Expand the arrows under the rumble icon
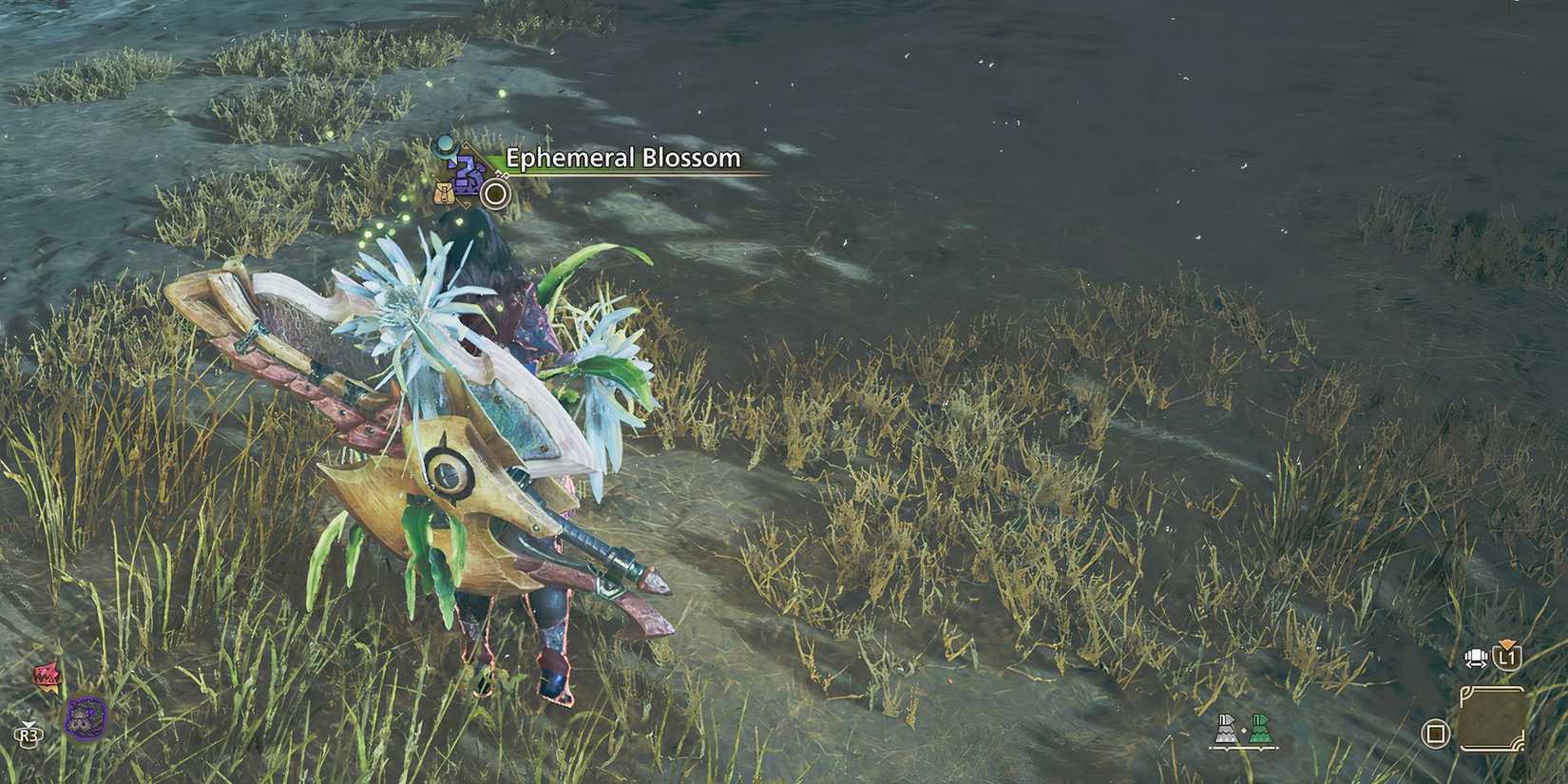 click(1477, 665)
